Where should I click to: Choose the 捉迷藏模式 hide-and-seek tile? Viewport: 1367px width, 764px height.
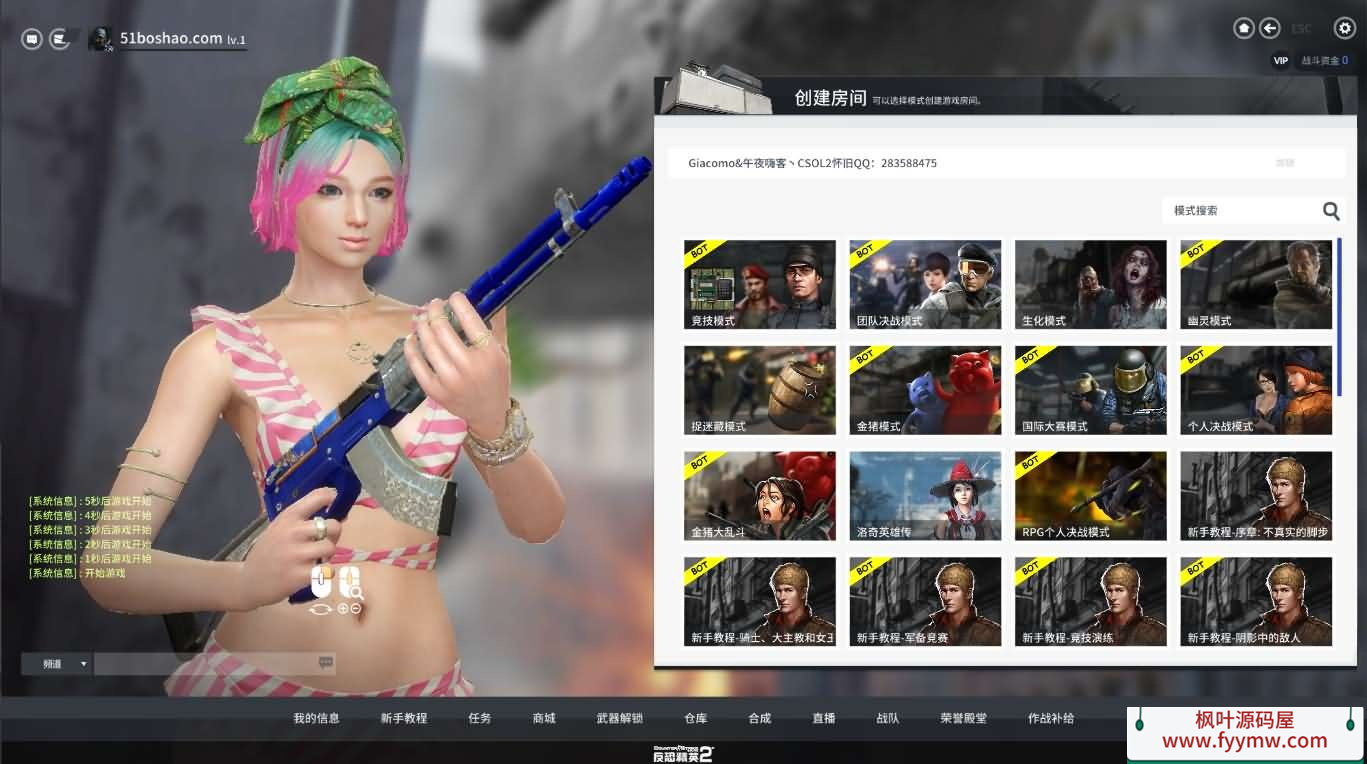pyautogui.click(x=759, y=390)
